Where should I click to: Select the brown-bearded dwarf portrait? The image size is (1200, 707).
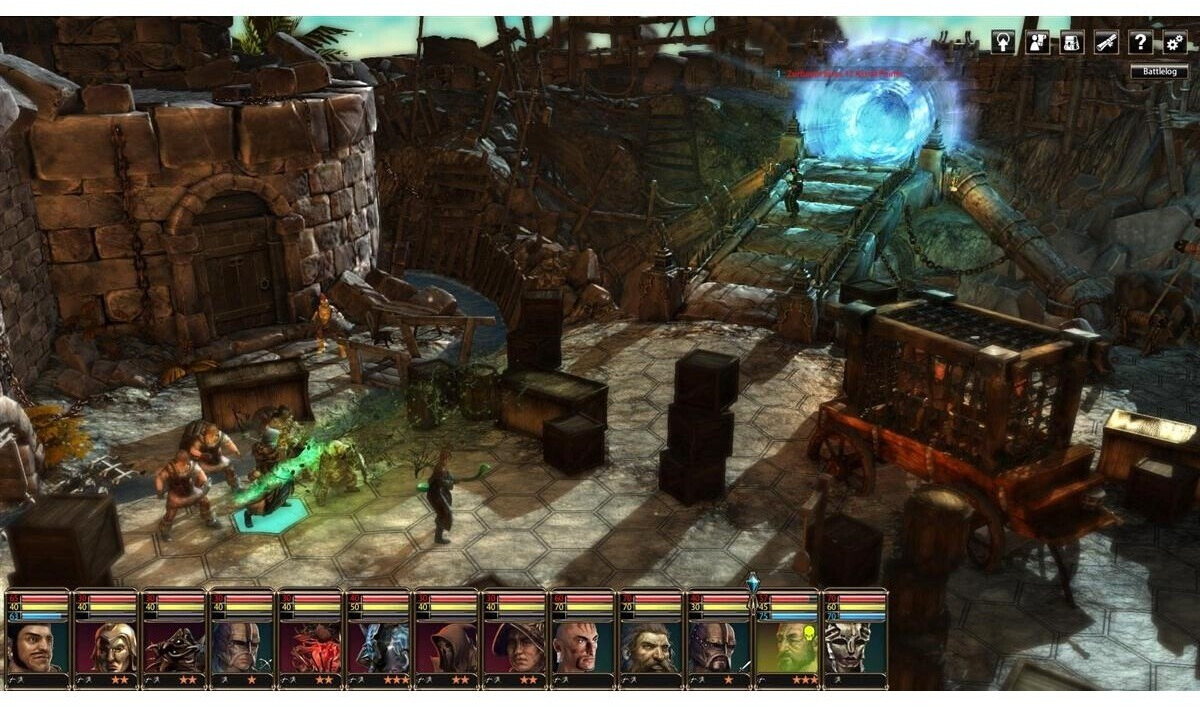650,647
